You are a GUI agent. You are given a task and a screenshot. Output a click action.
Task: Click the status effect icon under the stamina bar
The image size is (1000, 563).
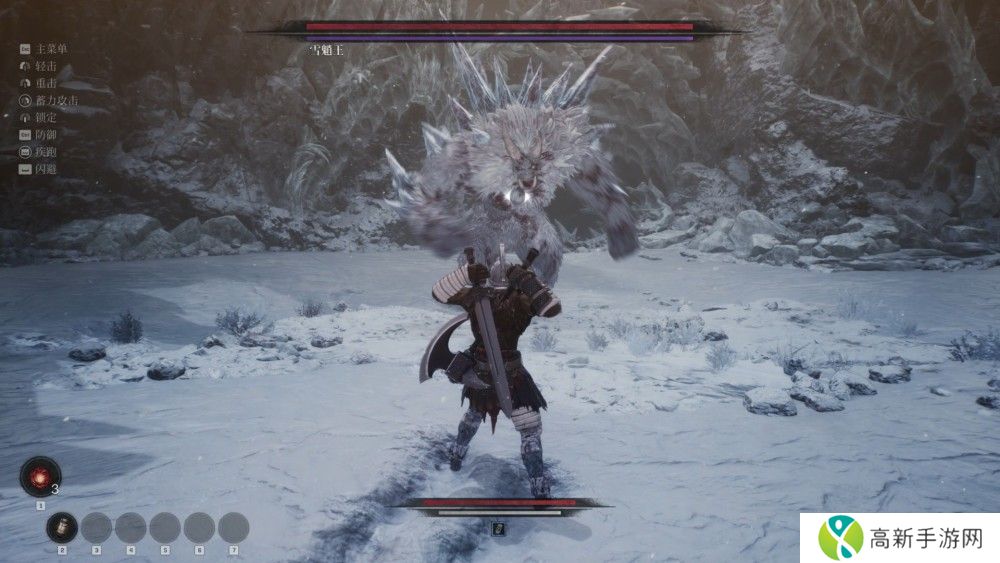[x=499, y=528]
